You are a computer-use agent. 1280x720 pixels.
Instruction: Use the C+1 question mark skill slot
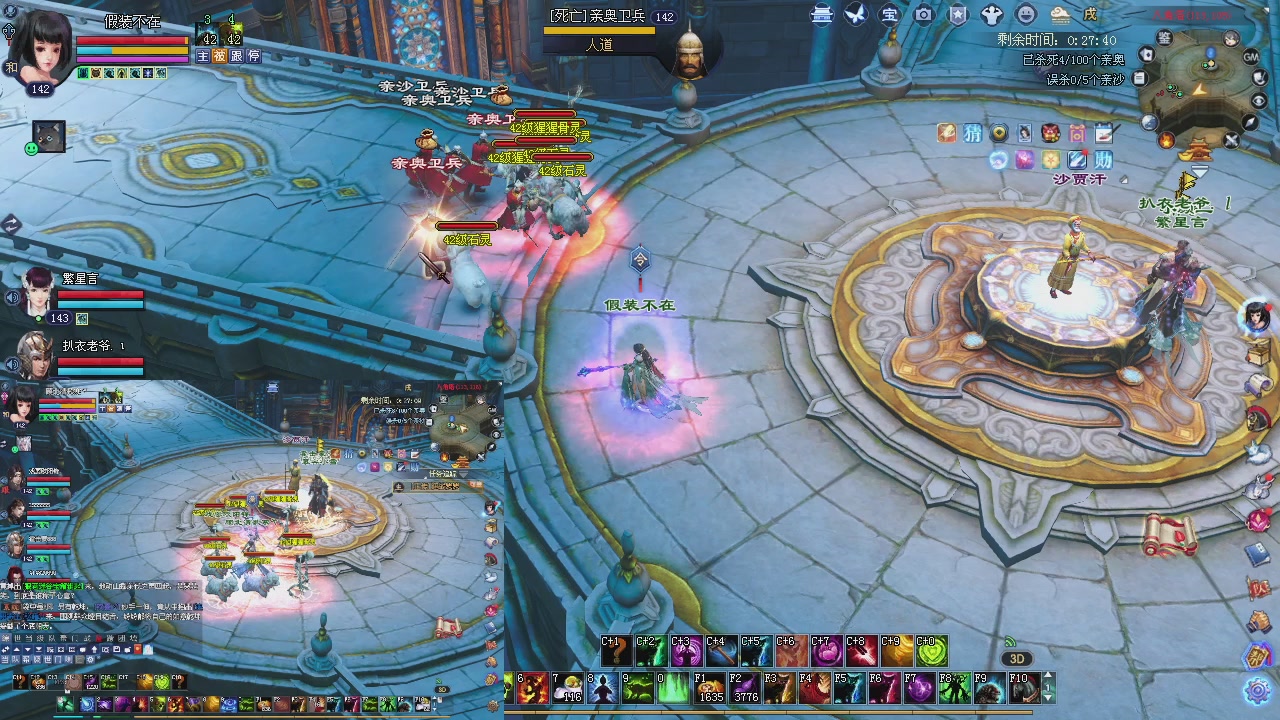pos(617,652)
